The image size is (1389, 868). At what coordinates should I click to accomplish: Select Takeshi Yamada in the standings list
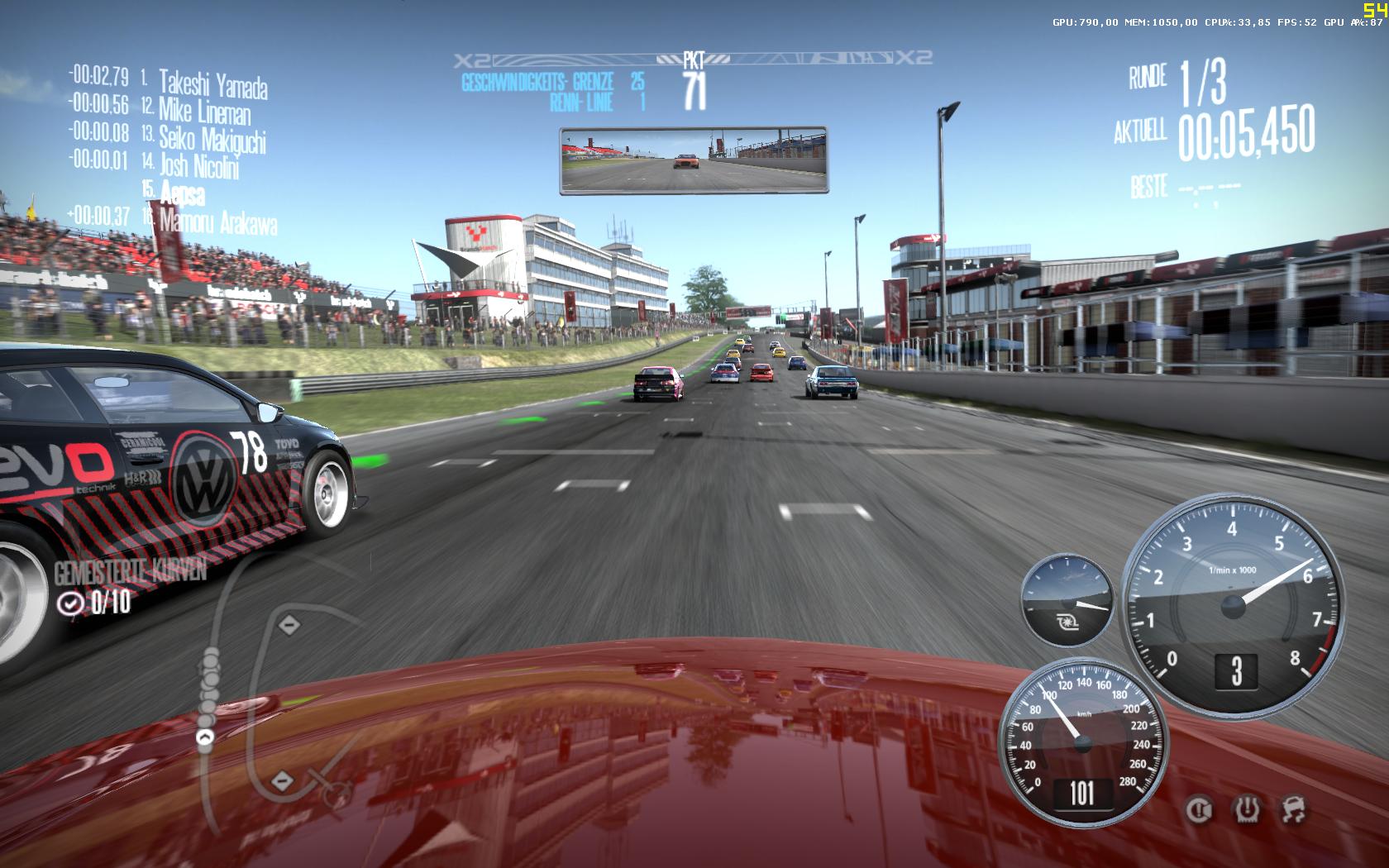[x=212, y=83]
